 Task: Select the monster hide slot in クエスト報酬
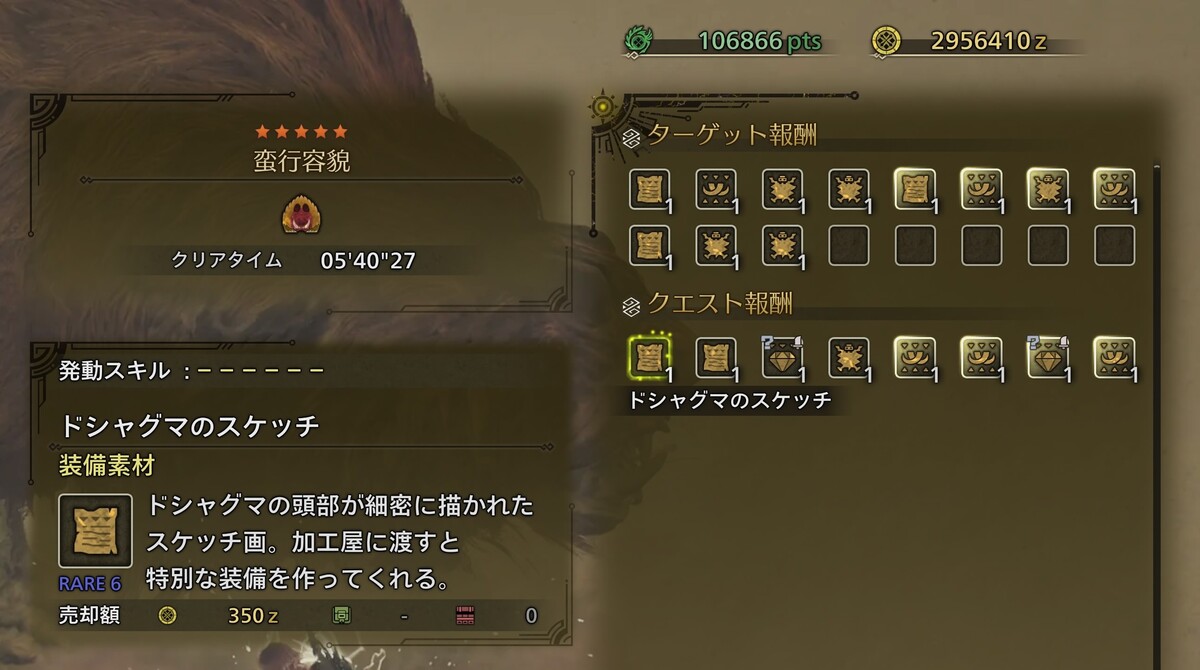(848, 357)
